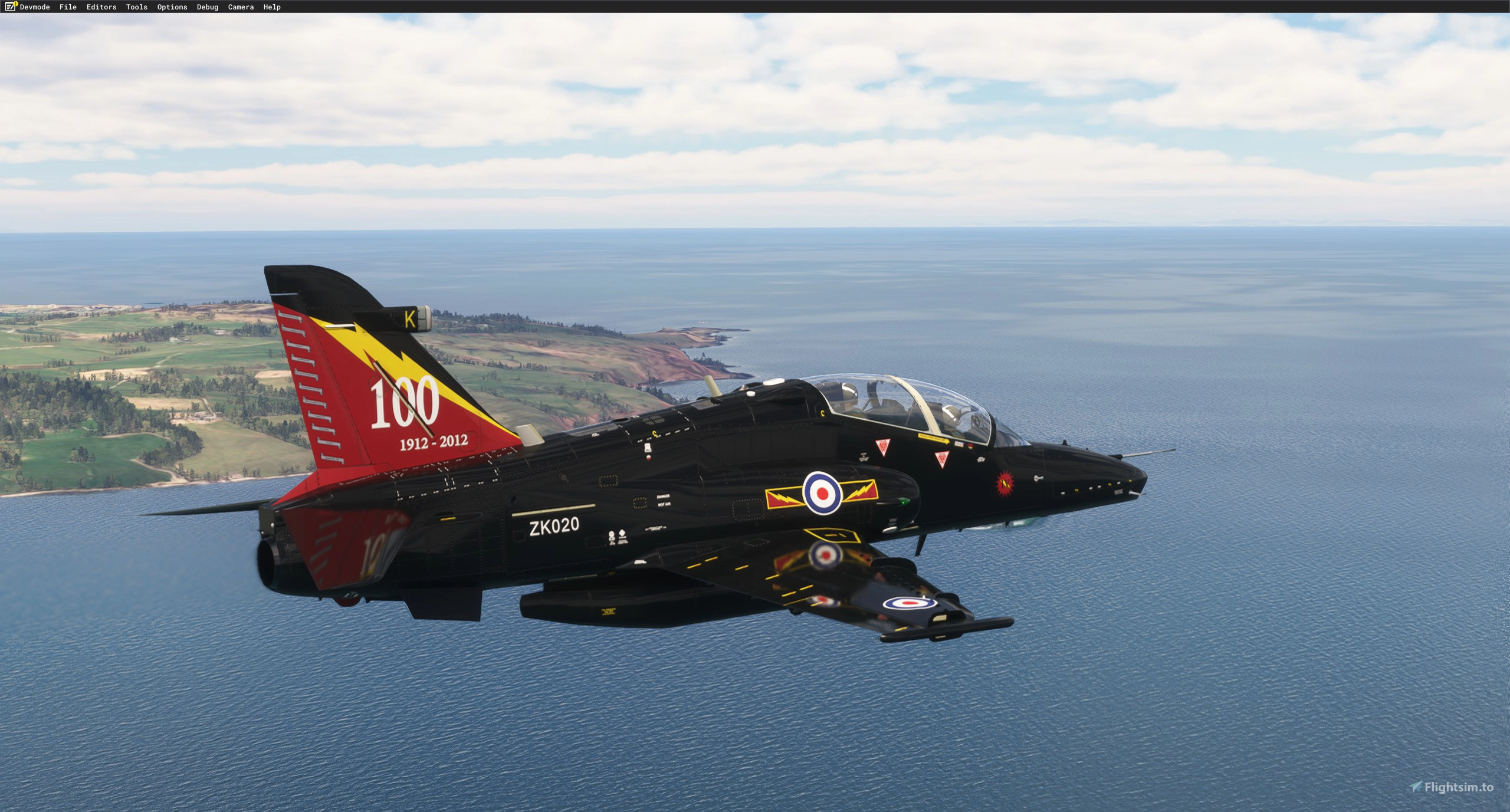Screen dimensions: 1510x812
Task: Open the Devmode menu
Action: tap(34, 6)
